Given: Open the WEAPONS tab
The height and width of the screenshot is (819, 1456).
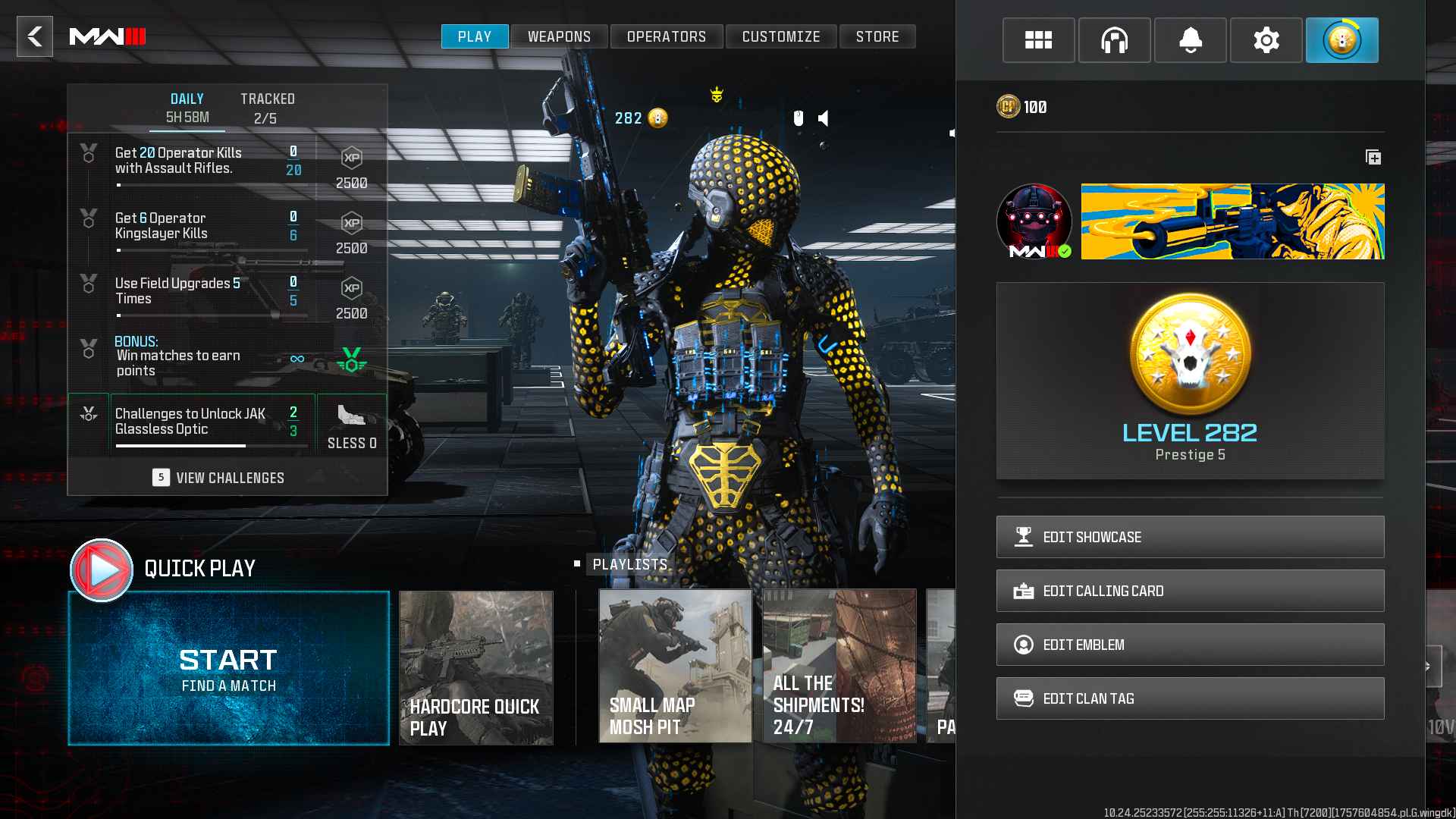Looking at the screenshot, I should pyautogui.click(x=559, y=36).
